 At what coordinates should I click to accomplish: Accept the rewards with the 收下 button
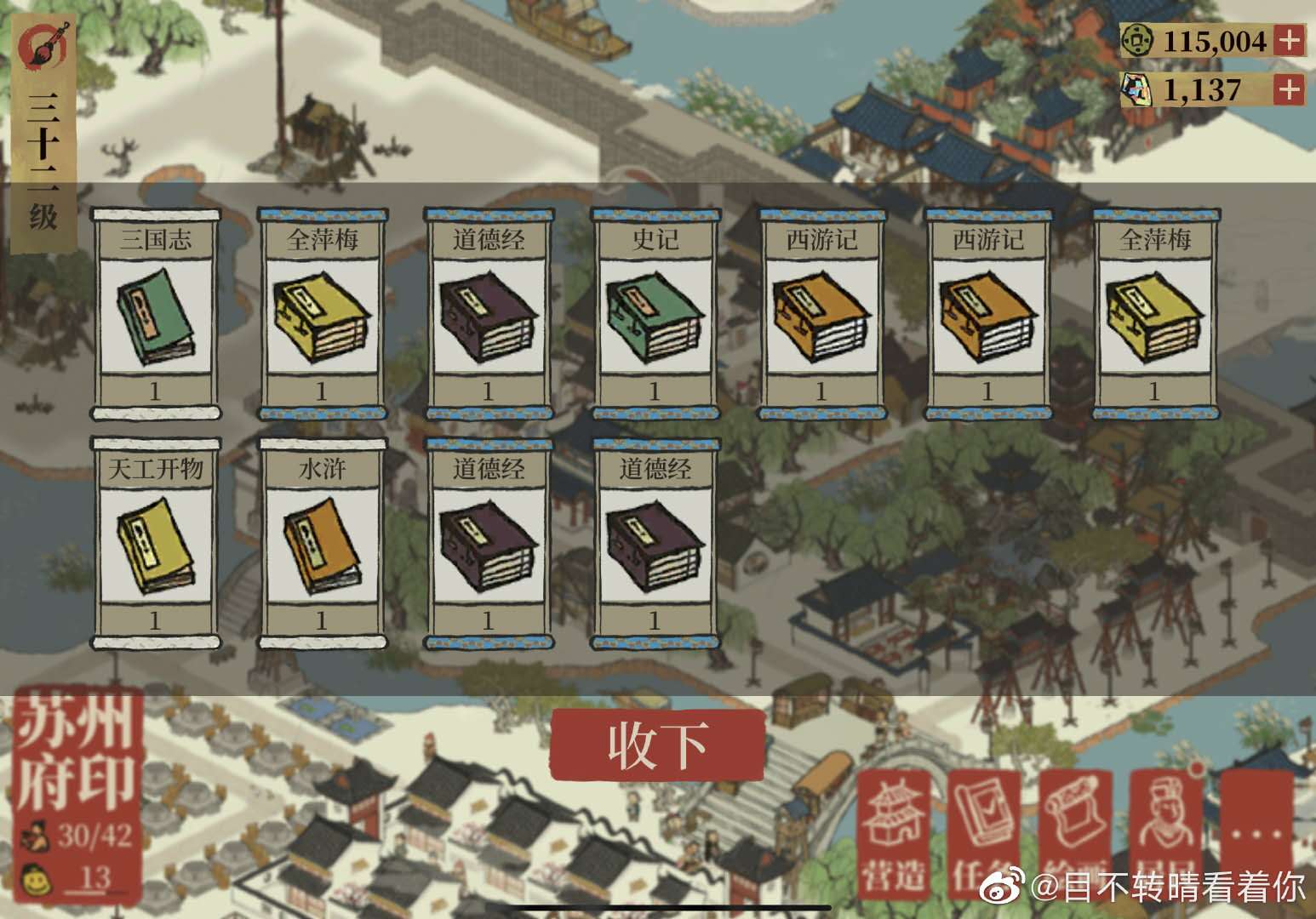657,744
